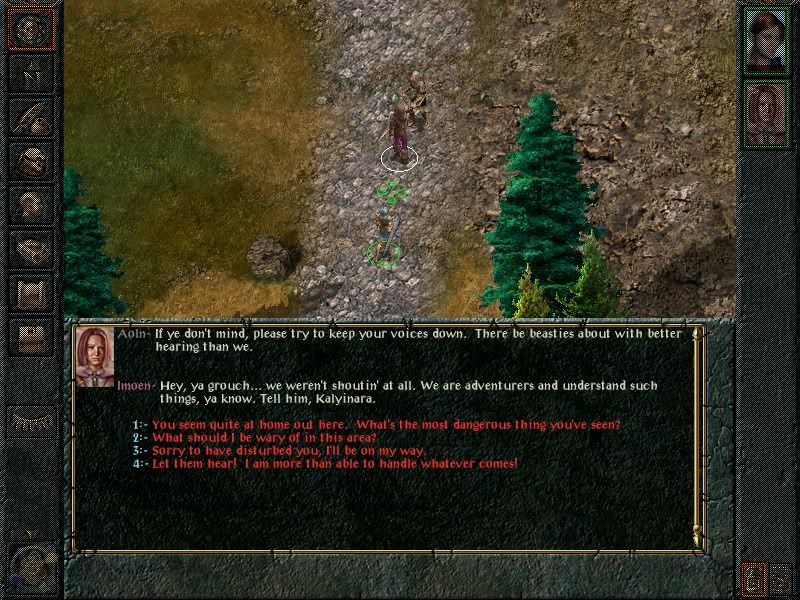Open inventory via the helmet icon
Viewport: 800px width, 600px height.
(31, 161)
